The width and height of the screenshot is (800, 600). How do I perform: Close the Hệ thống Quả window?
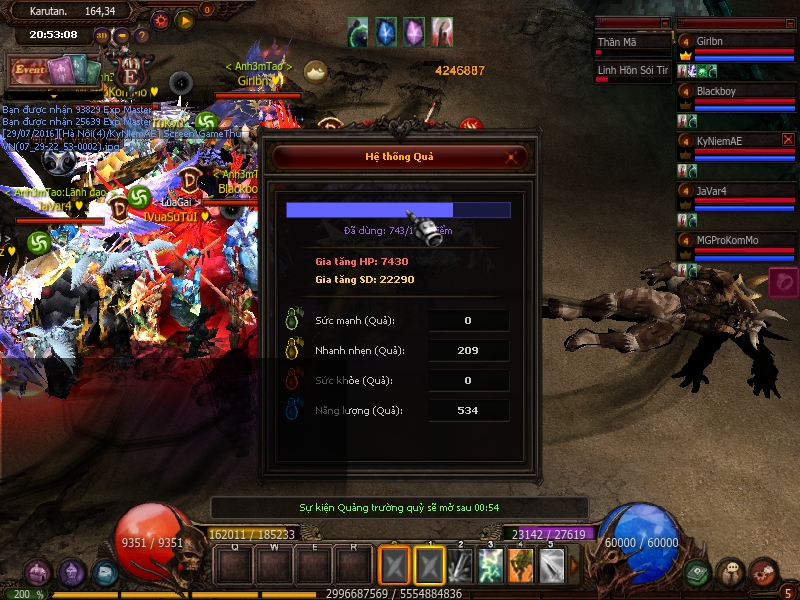[x=513, y=157]
